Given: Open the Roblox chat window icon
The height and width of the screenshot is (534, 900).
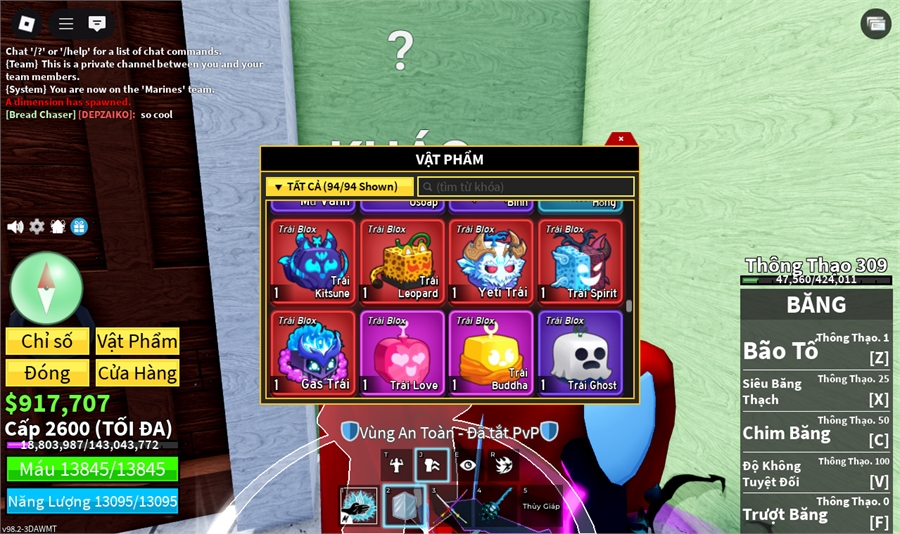Looking at the screenshot, I should tap(97, 23).
